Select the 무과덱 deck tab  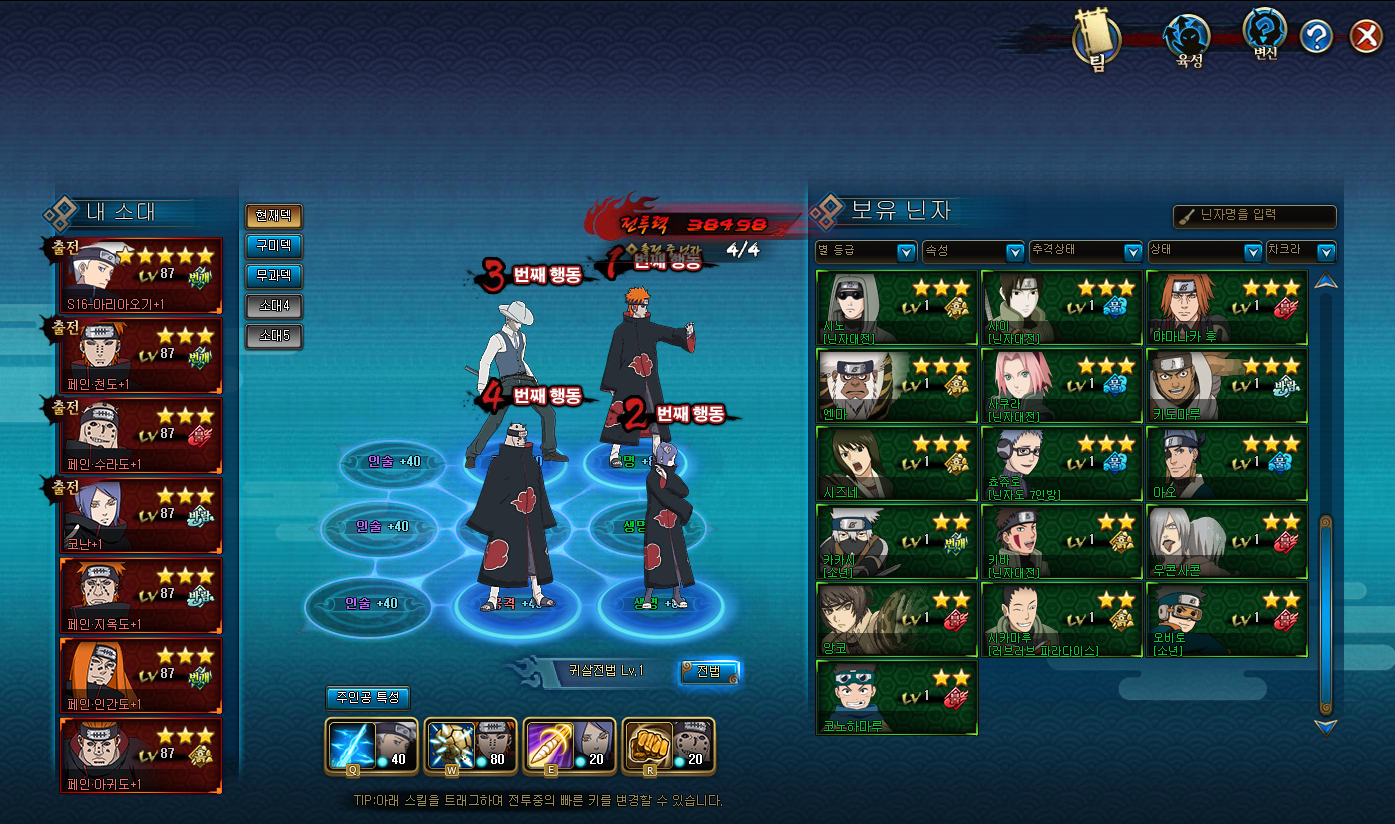273,276
